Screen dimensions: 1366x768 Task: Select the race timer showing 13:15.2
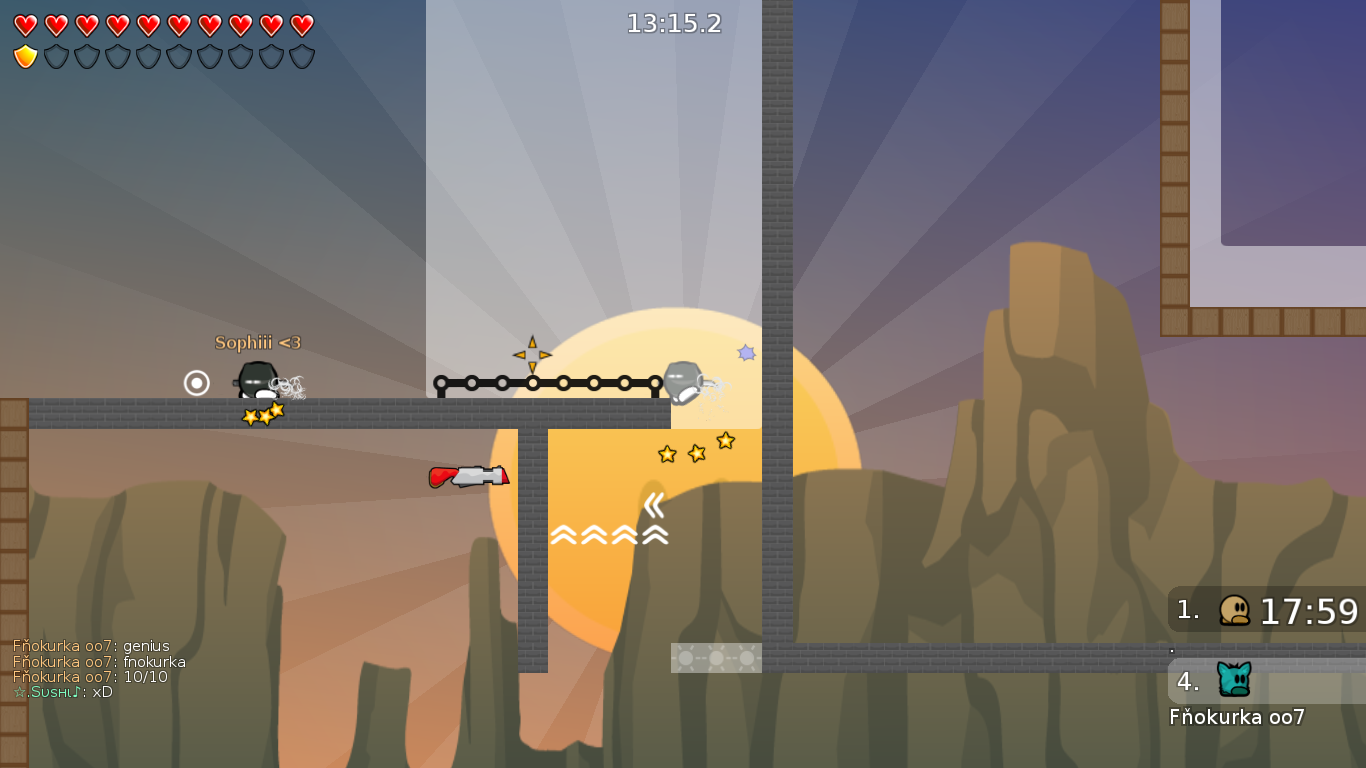[675, 24]
